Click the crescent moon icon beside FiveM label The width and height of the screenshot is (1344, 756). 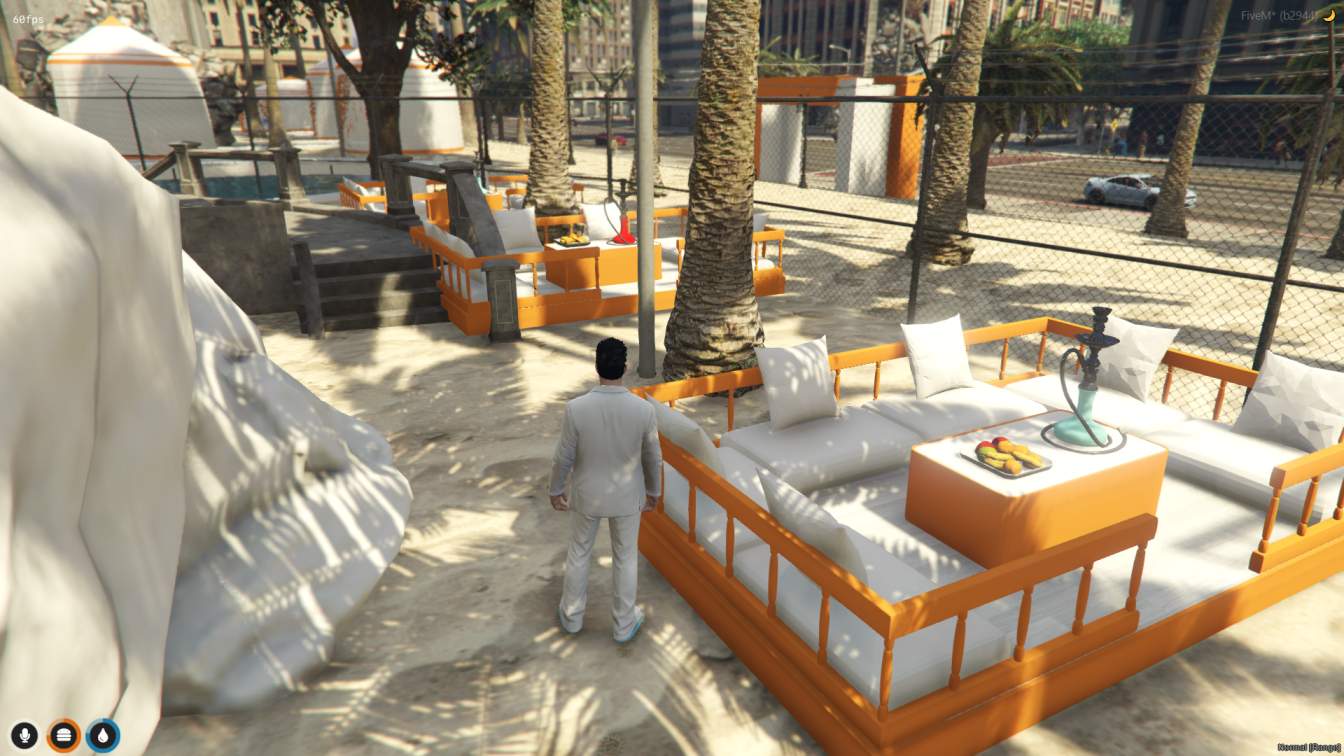(x=1329, y=16)
